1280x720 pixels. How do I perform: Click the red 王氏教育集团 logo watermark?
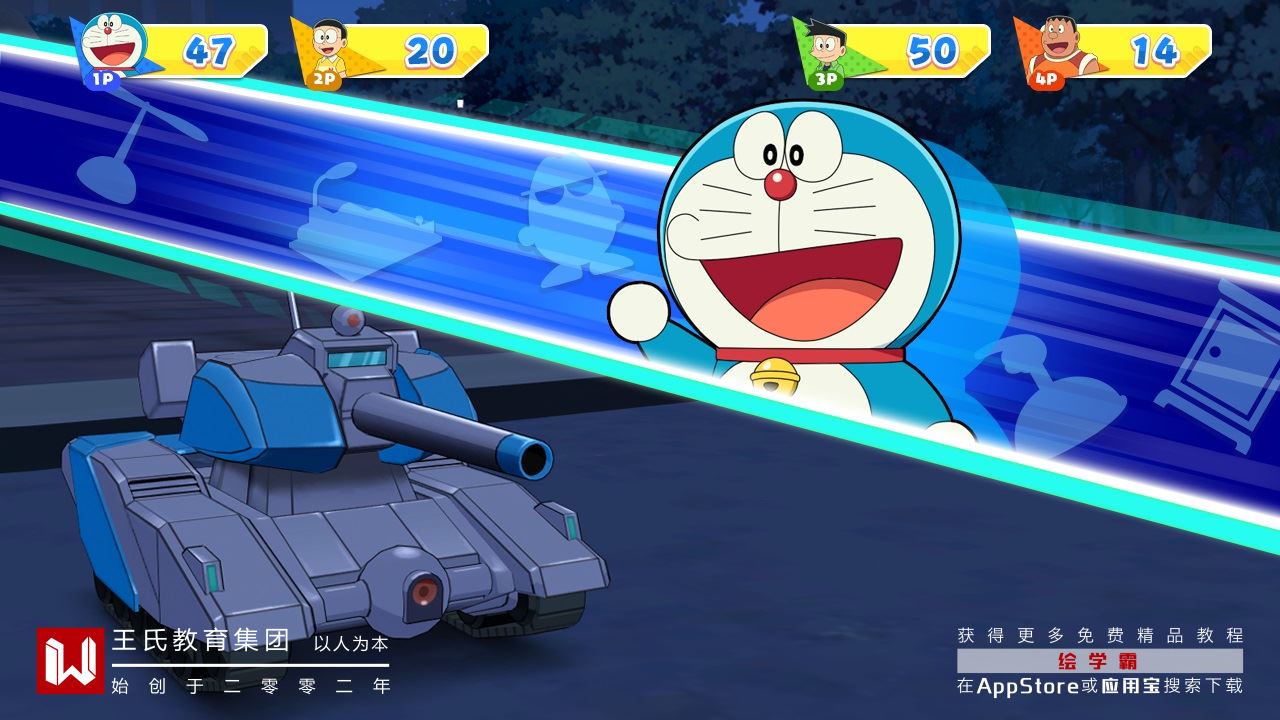(70, 660)
